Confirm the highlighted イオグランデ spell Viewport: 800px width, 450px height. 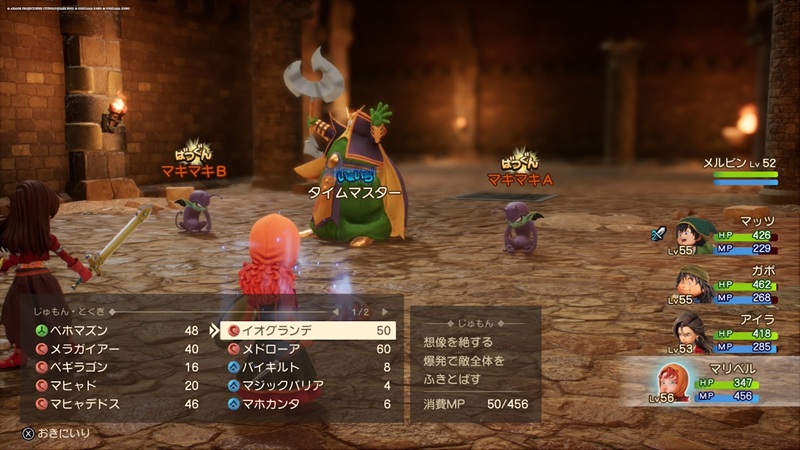click(x=308, y=330)
